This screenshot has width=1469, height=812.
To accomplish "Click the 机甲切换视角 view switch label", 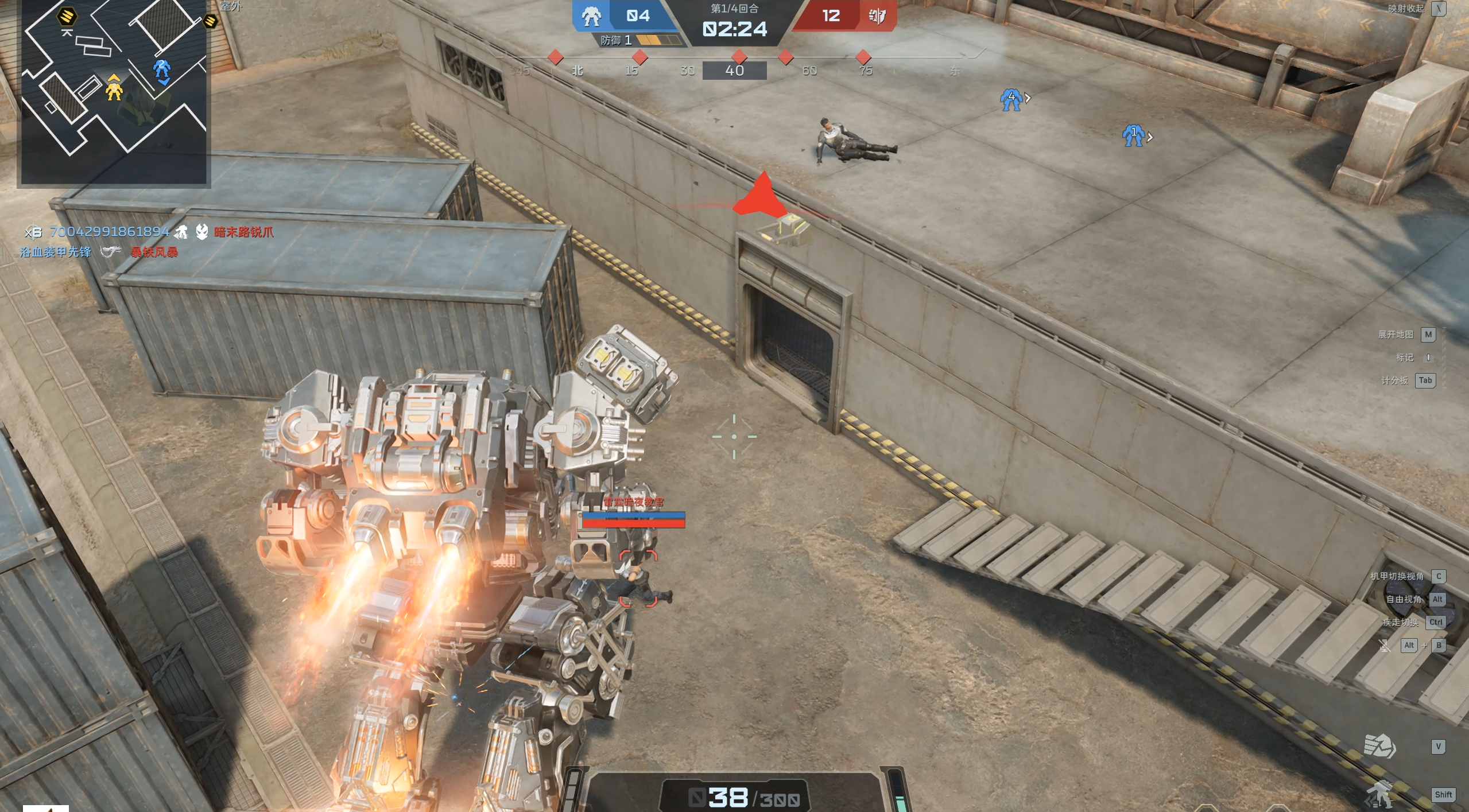I will (x=1397, y=576).
